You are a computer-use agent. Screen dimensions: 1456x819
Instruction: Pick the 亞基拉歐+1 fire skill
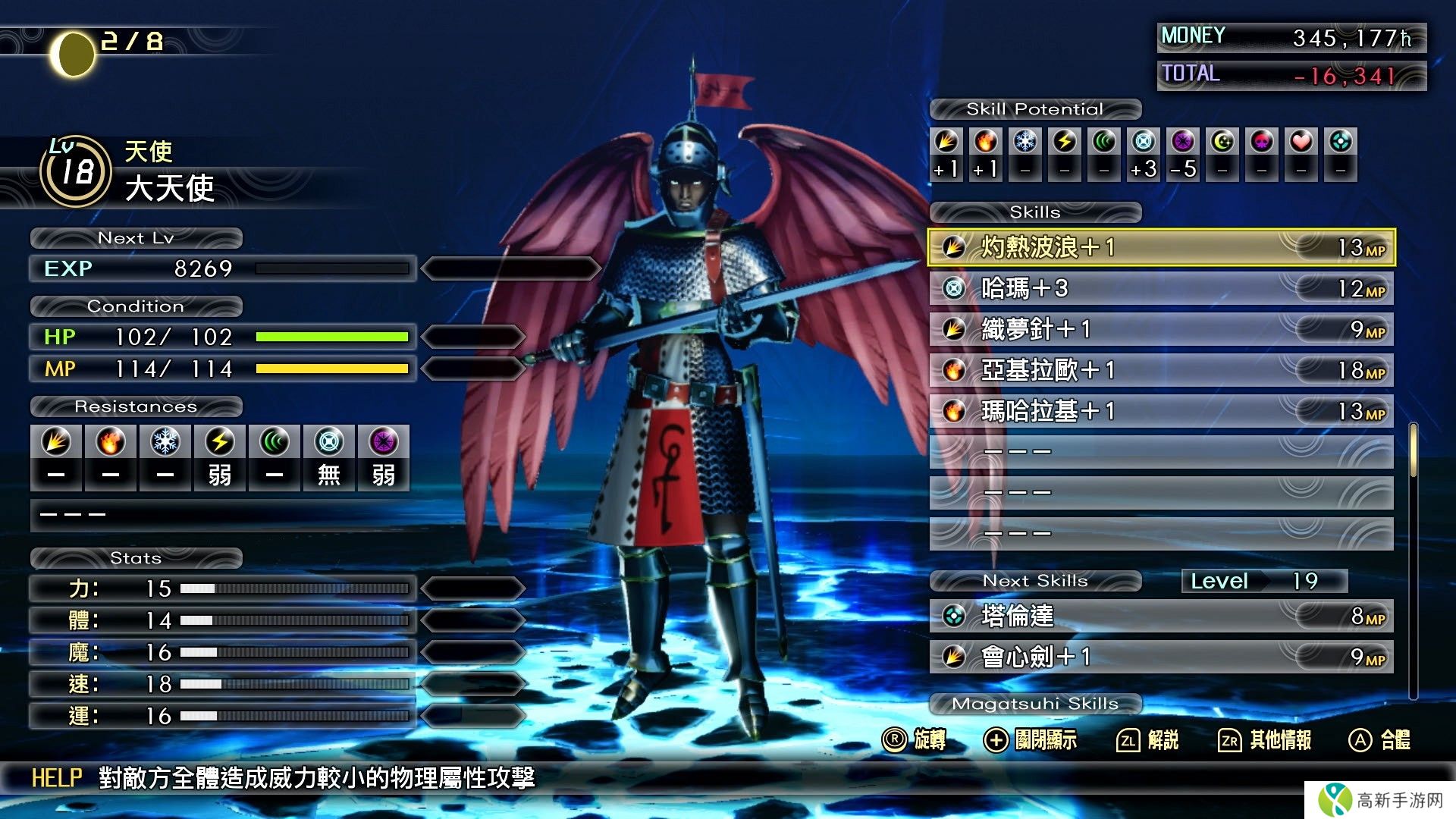(1160, 370)
